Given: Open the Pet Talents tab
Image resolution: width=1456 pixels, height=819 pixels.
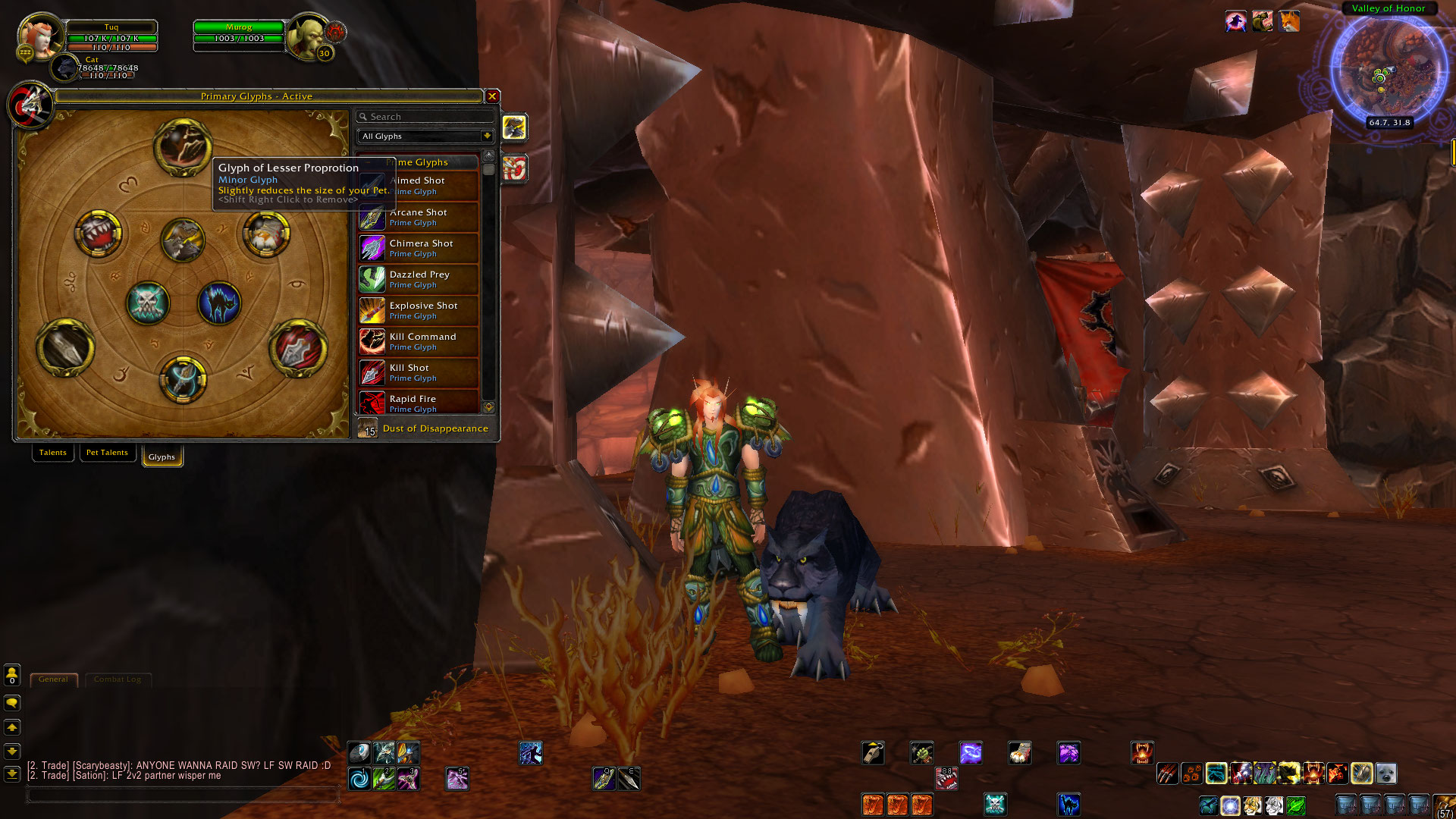Looking at the screenshot, I should tap(107, 452).
